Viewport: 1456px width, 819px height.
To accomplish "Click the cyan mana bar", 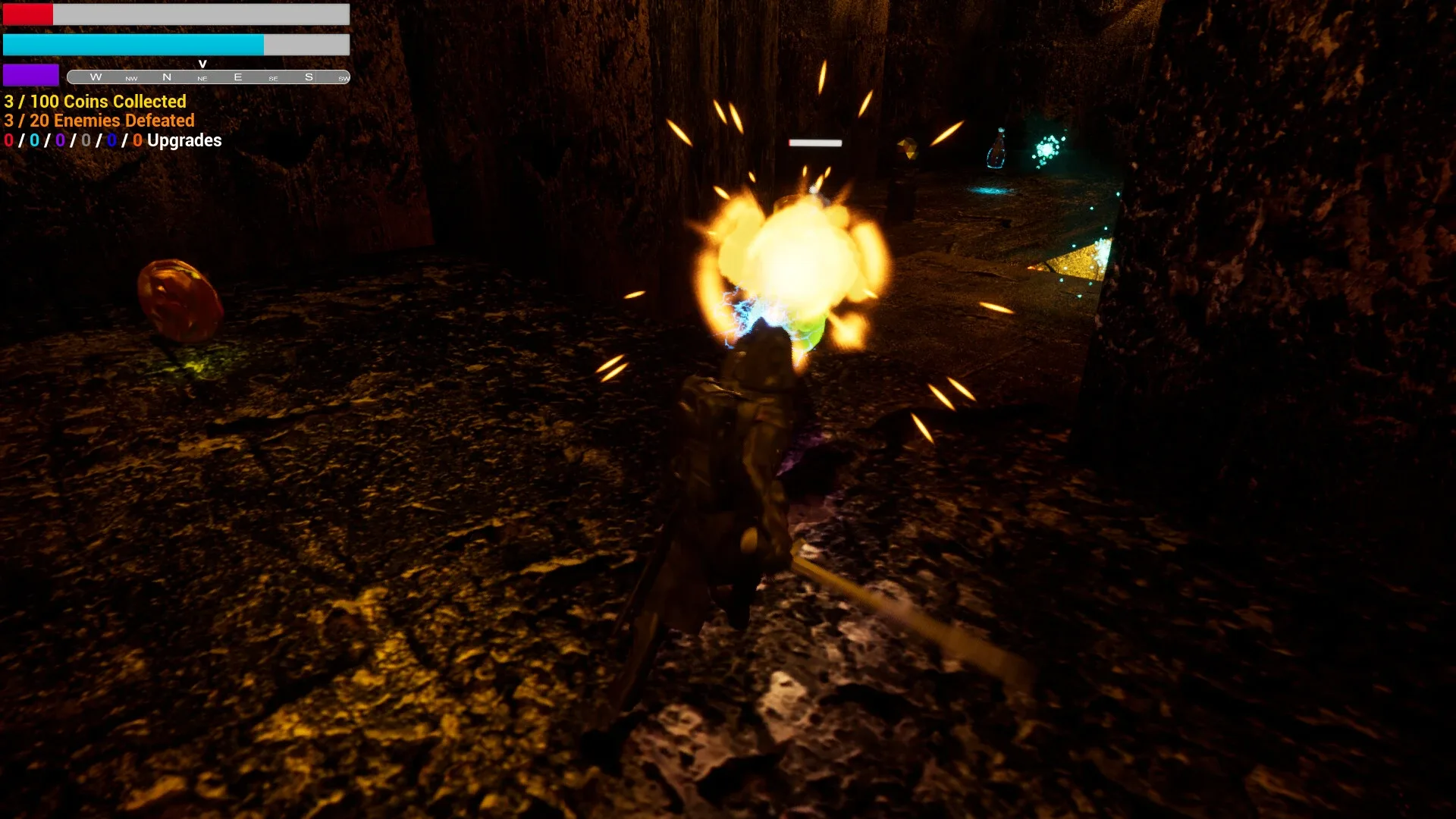I will point(133,45).
